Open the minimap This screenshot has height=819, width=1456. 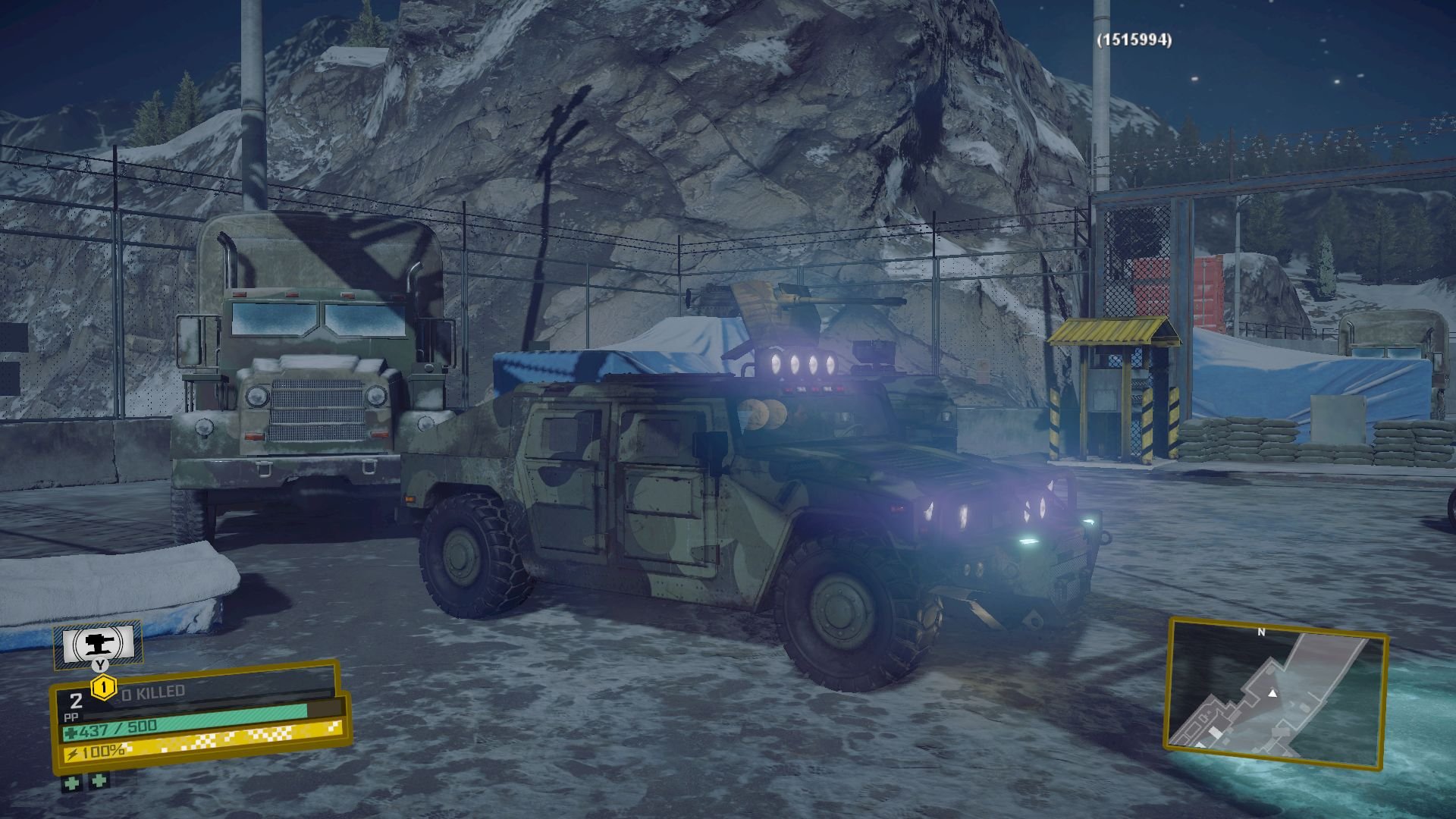1276,693
